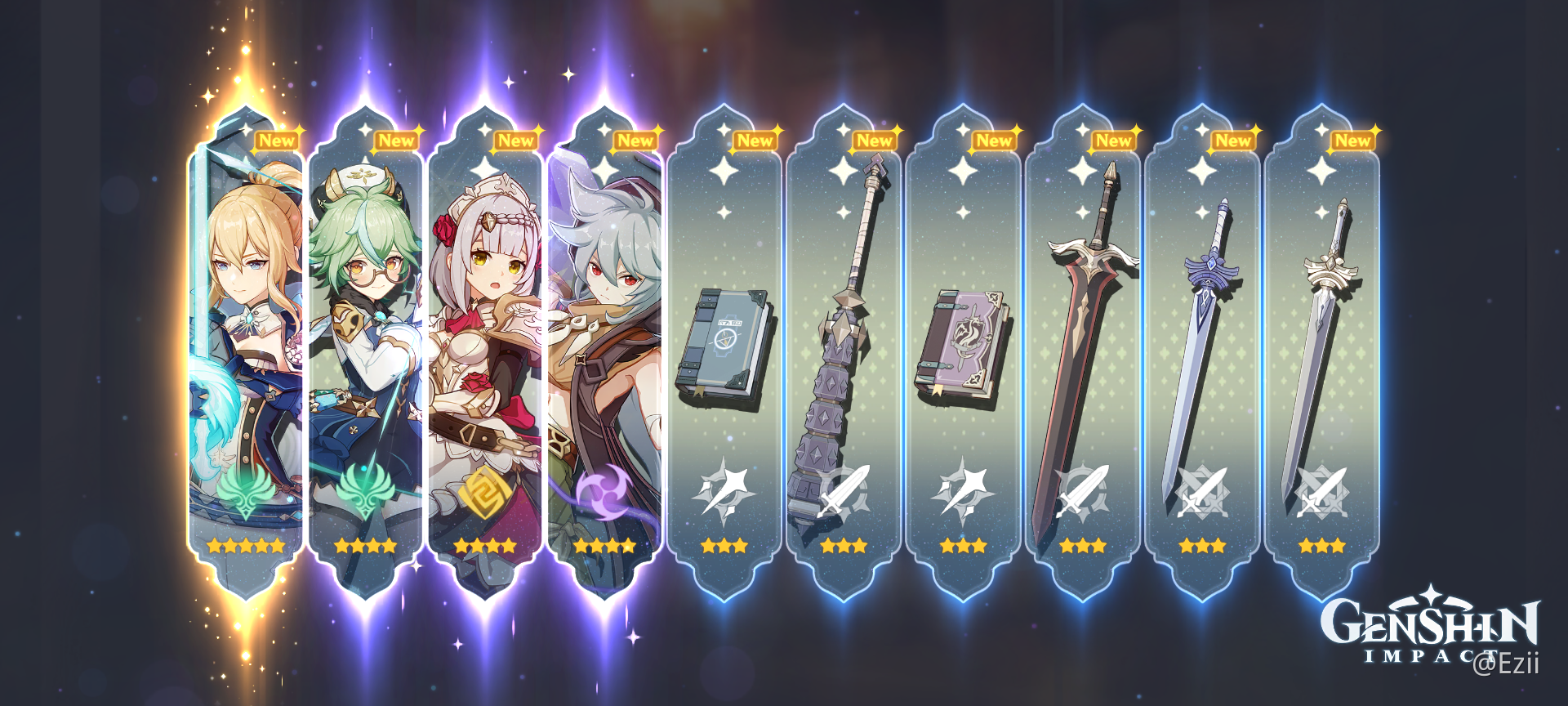Toggle the New badge on the last sword card
The height and width of the screenshot is (706, 1568).
[x=1352, y=141]
